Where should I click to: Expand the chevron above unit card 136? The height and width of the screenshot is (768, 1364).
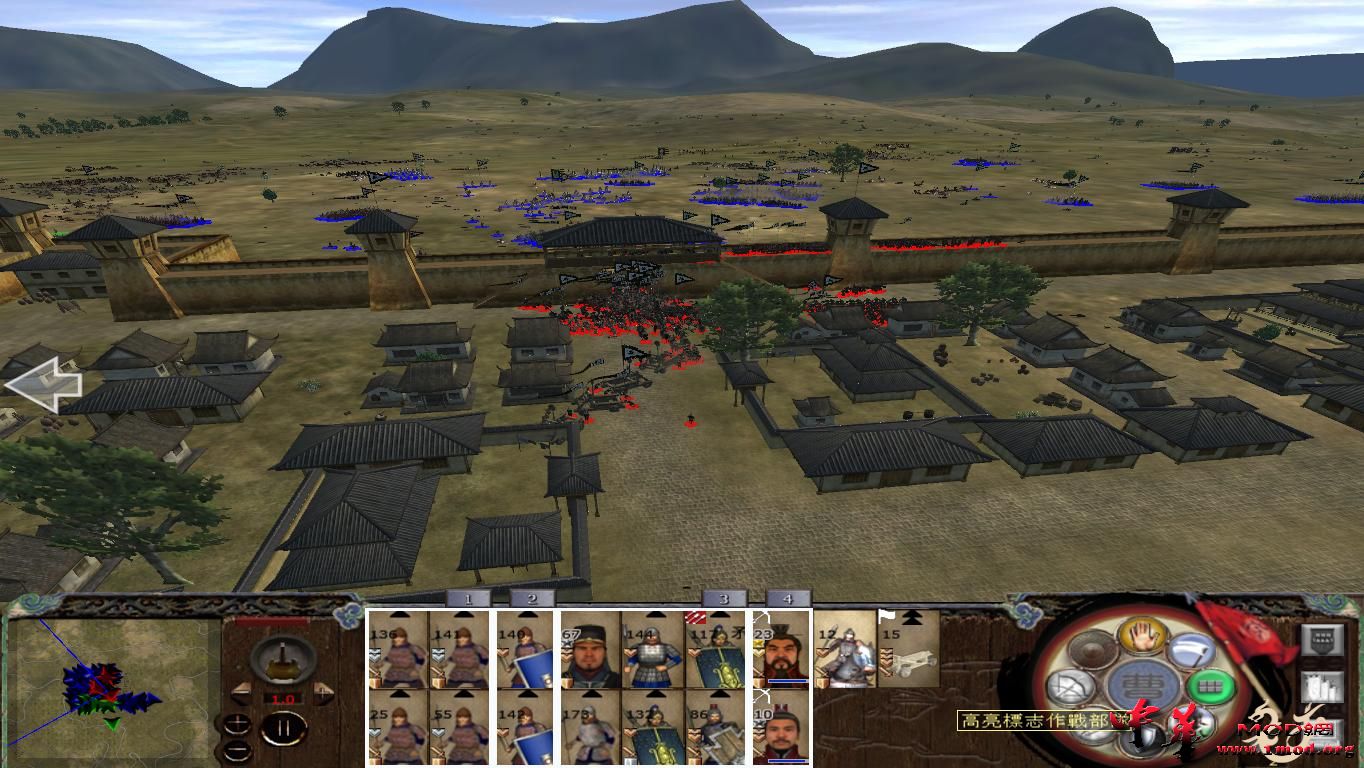tap(398, 615)
